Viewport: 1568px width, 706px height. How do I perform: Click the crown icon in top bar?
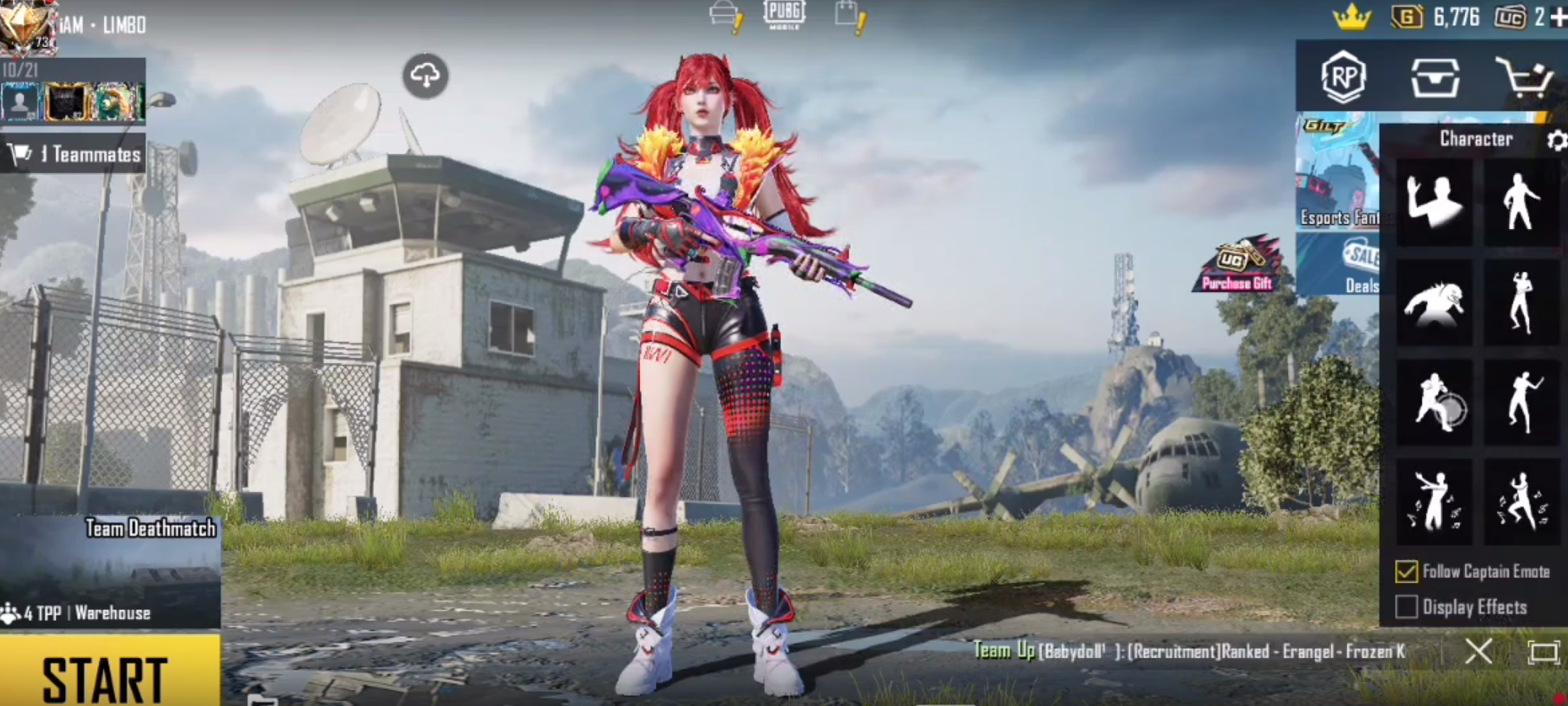pyautogui.click(x=1351, y=17)
